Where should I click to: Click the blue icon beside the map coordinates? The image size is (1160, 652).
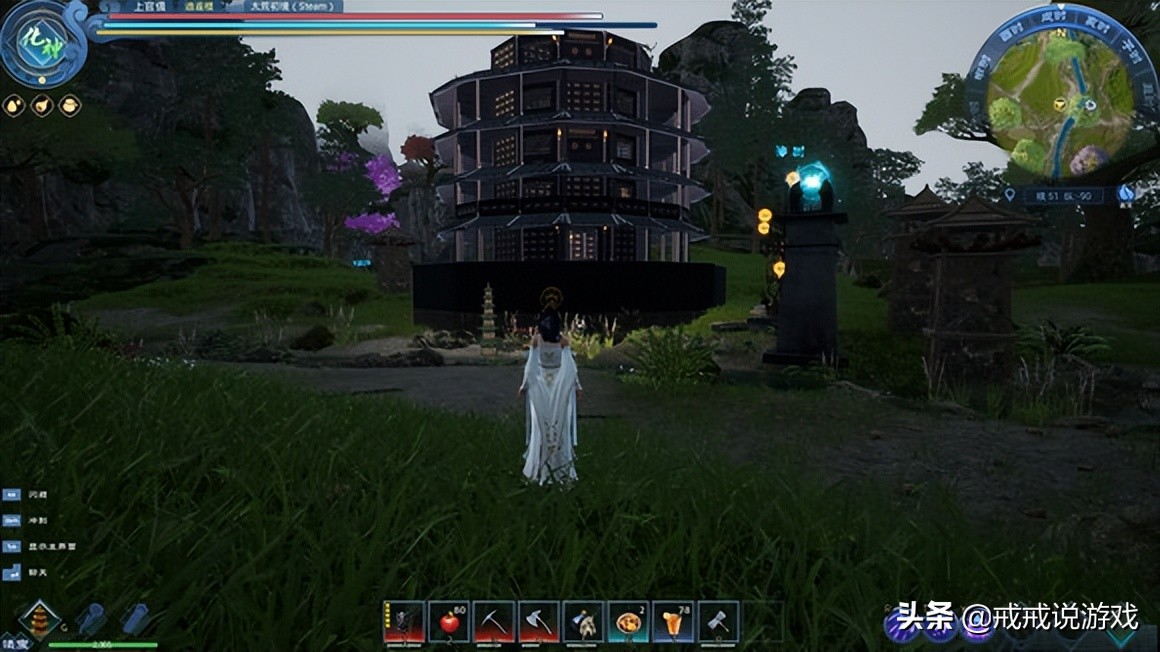[1127, 193]
